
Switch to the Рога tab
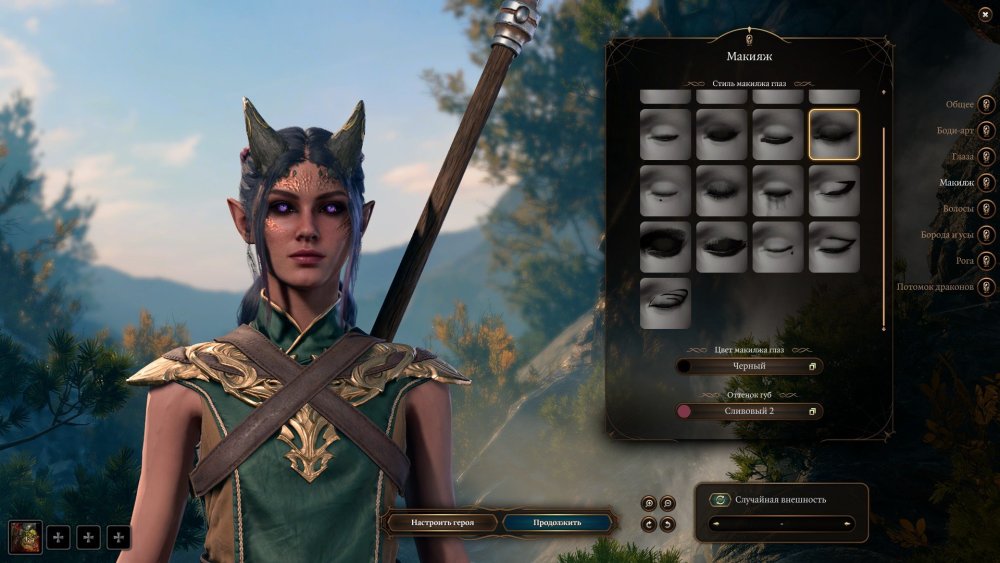[x=986, y=261]
